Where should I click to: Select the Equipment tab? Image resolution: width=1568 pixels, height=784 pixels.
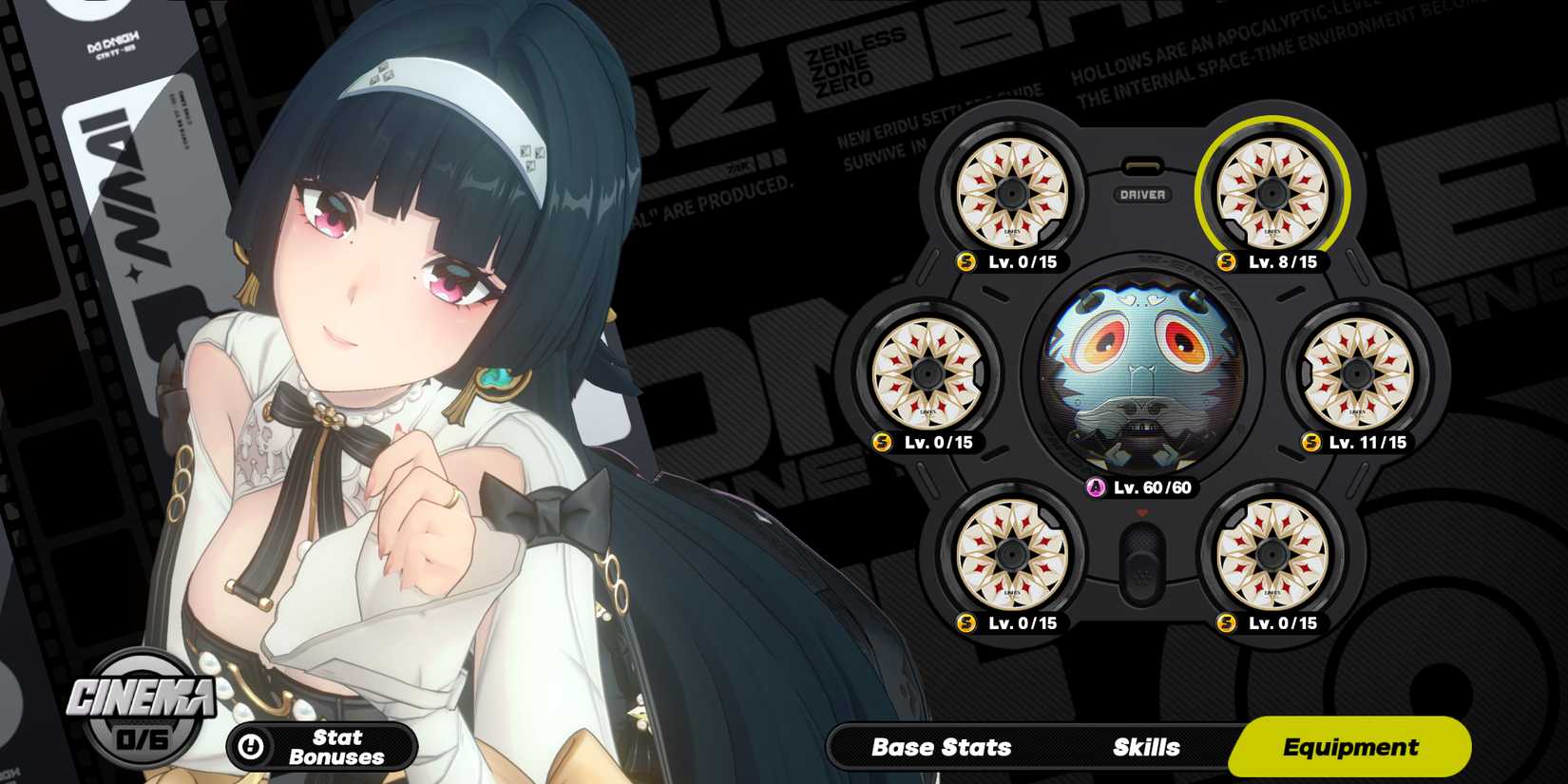tap(1349, 748)
